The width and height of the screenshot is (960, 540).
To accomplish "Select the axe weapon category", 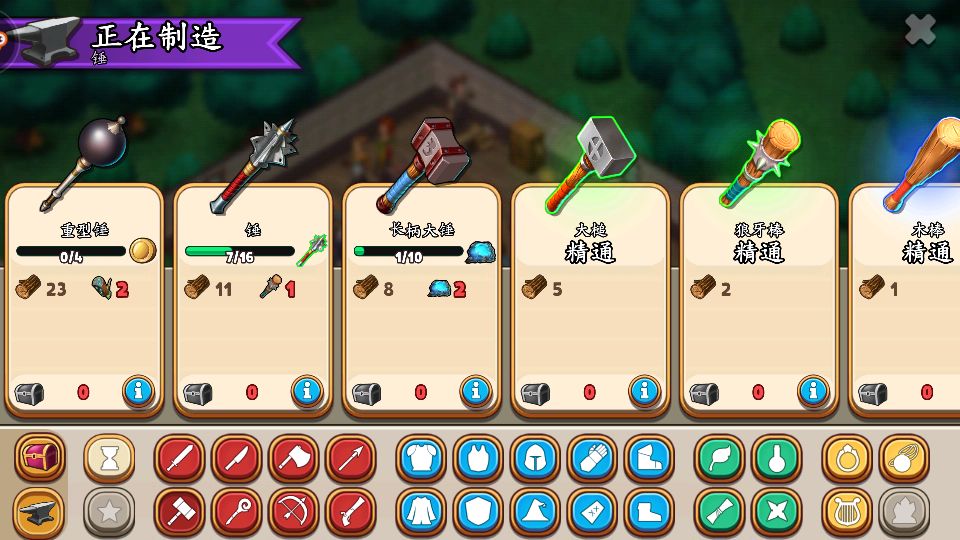I will [x=294, y=458].
